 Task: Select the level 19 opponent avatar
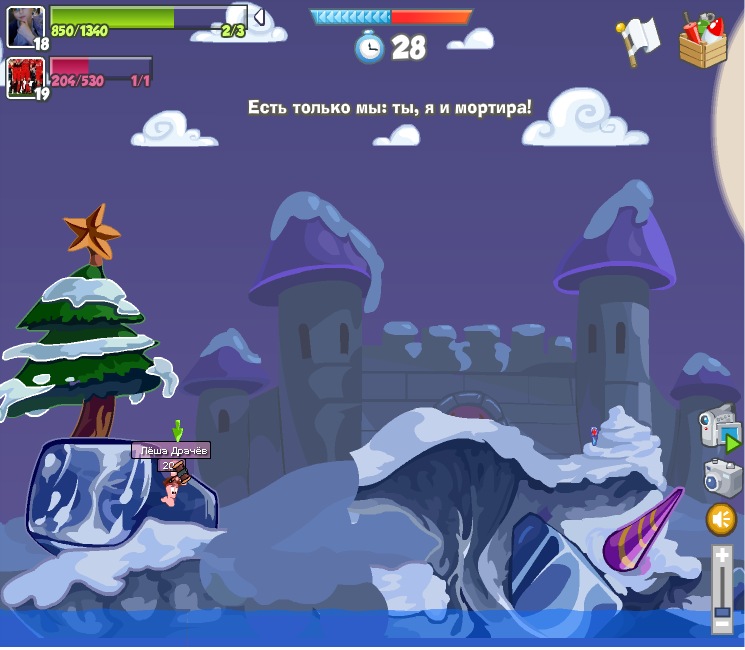pyautogui.click(x=25, y=76)
